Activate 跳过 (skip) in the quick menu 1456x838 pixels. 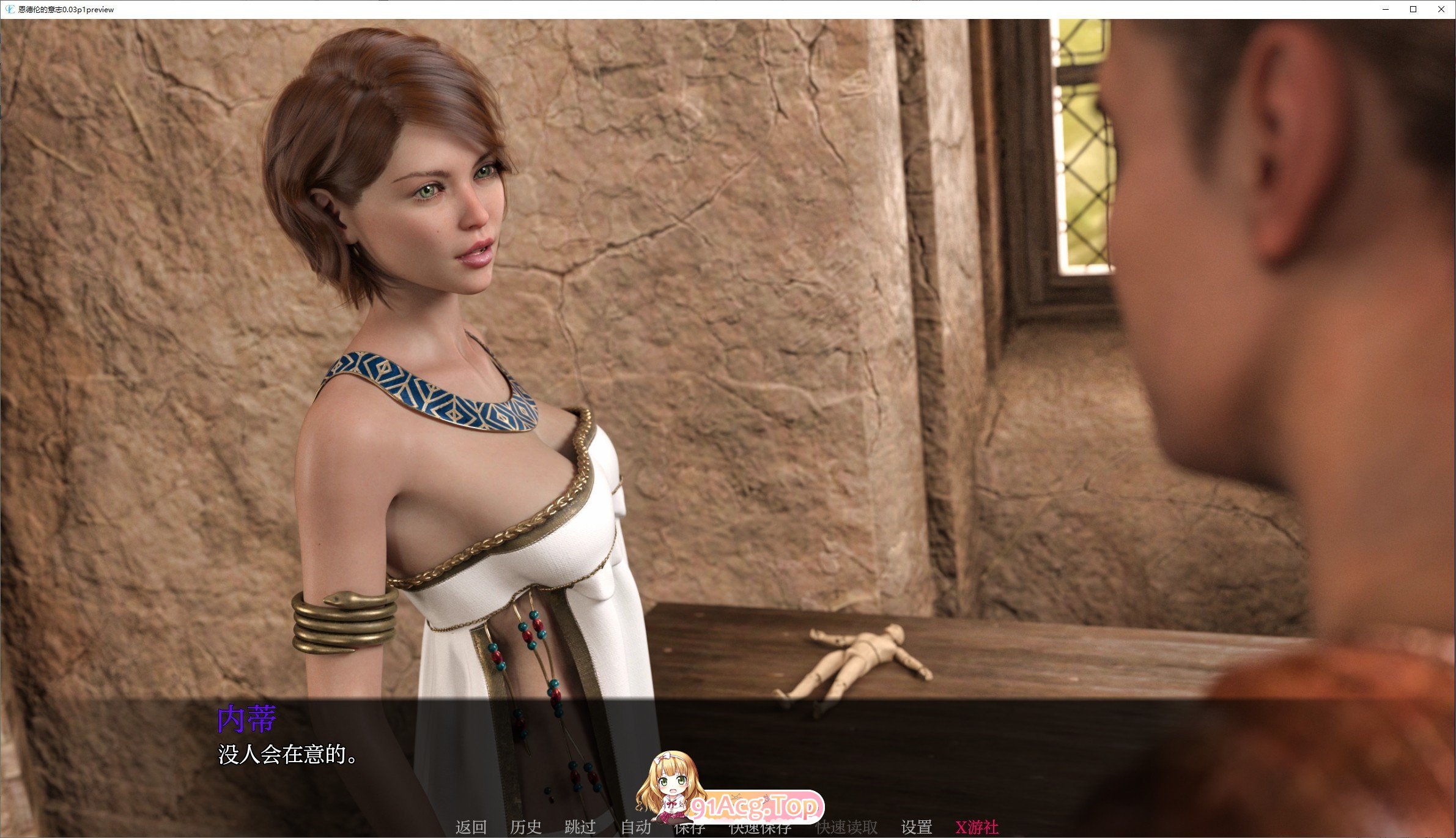point(580,828)
